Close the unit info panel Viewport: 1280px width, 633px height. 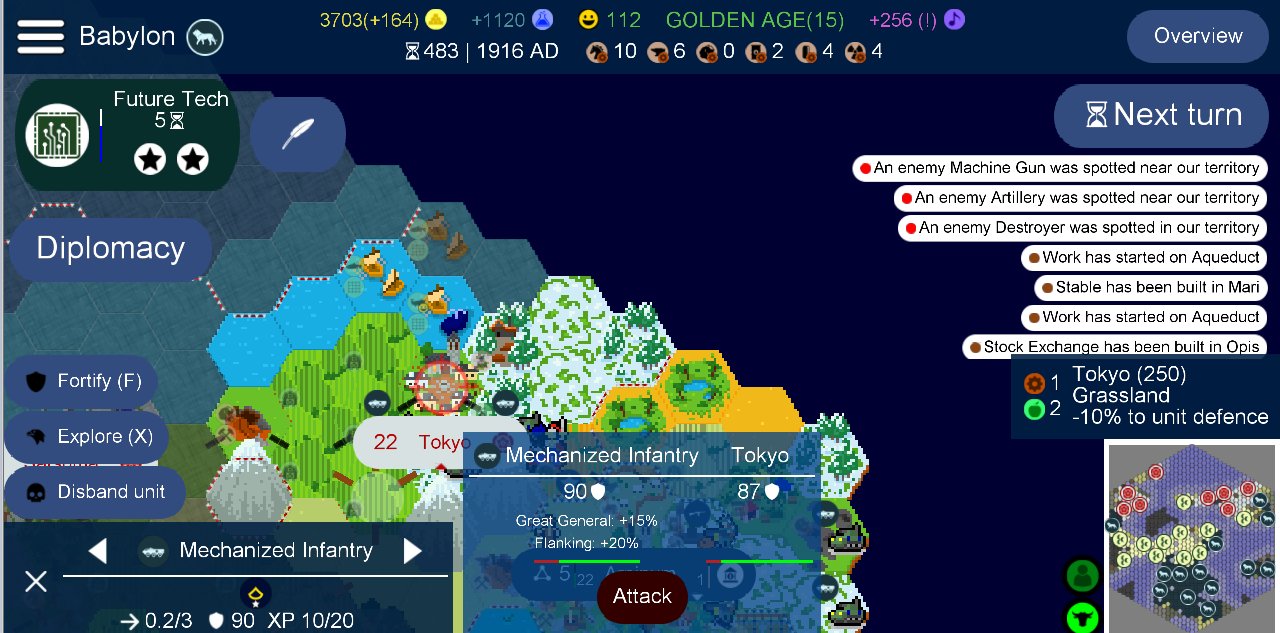pyautogui.click(x=36, y=581)
